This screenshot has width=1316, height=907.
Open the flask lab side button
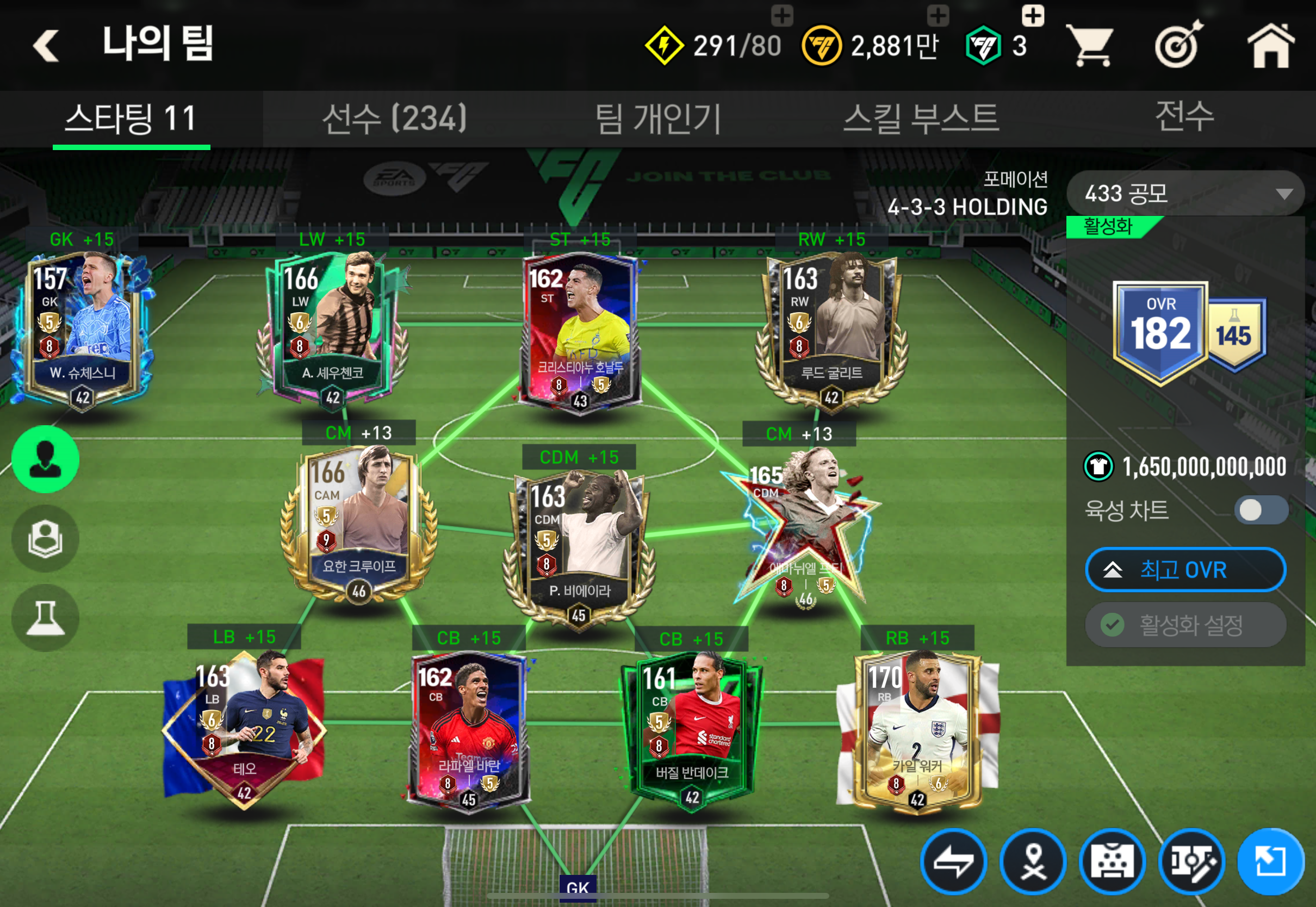[x=46, y=618]
